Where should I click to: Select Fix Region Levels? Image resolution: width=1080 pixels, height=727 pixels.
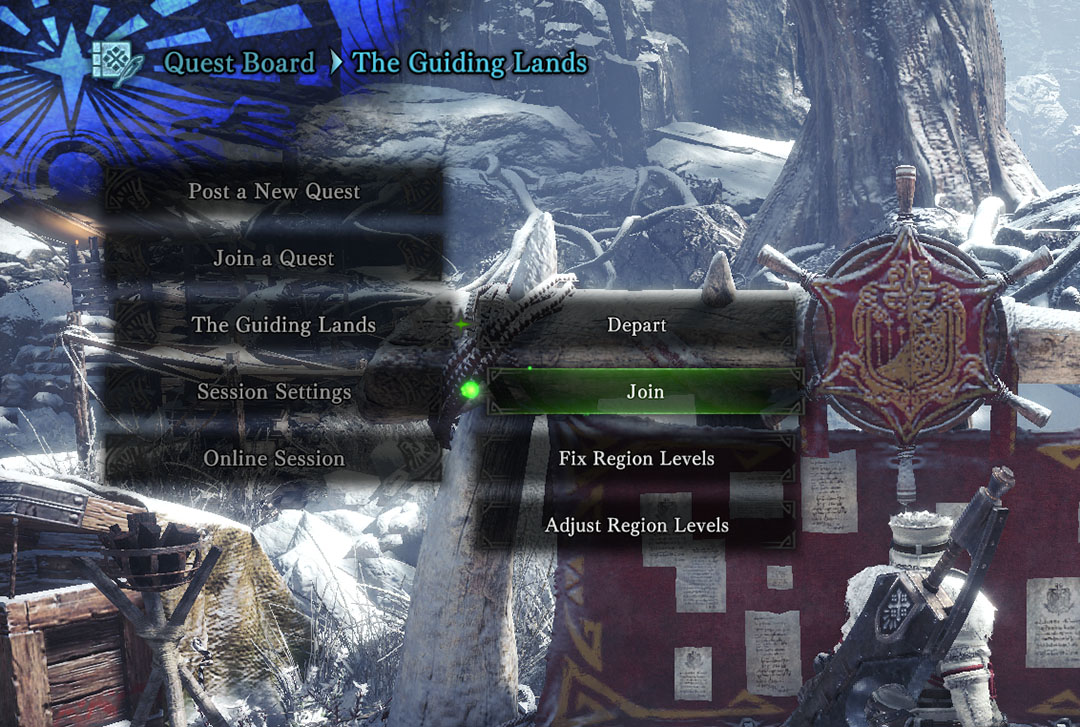point(637,458)
